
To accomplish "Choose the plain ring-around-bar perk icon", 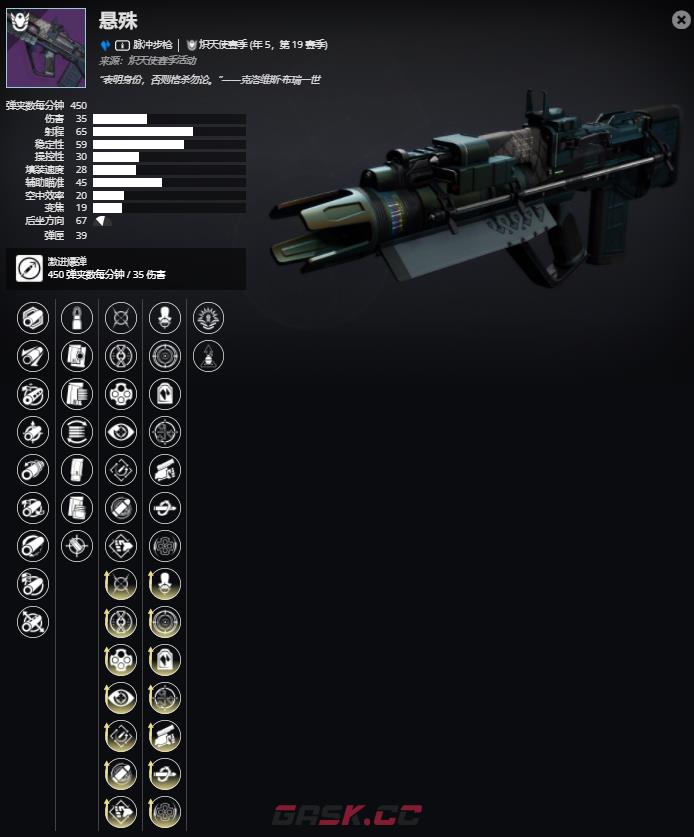I will pos(164,506).
